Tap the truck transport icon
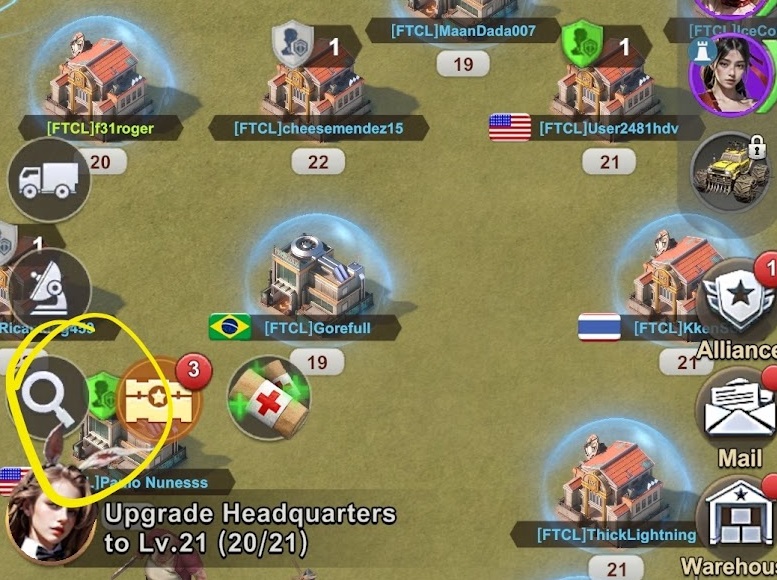This screenshot has height=580, width=777. (x=48, y=180)
